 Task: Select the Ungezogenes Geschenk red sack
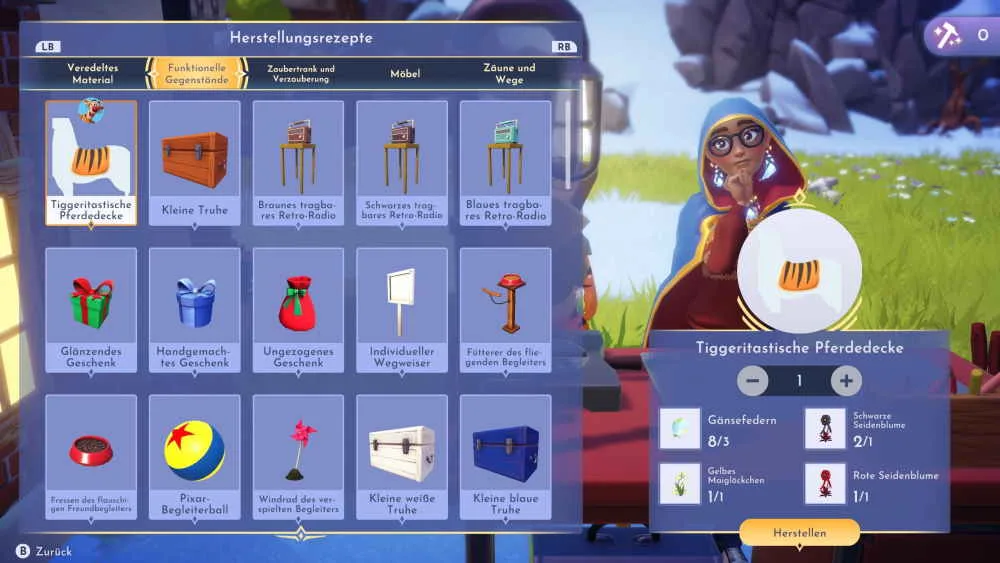click(x=298, y=309)
